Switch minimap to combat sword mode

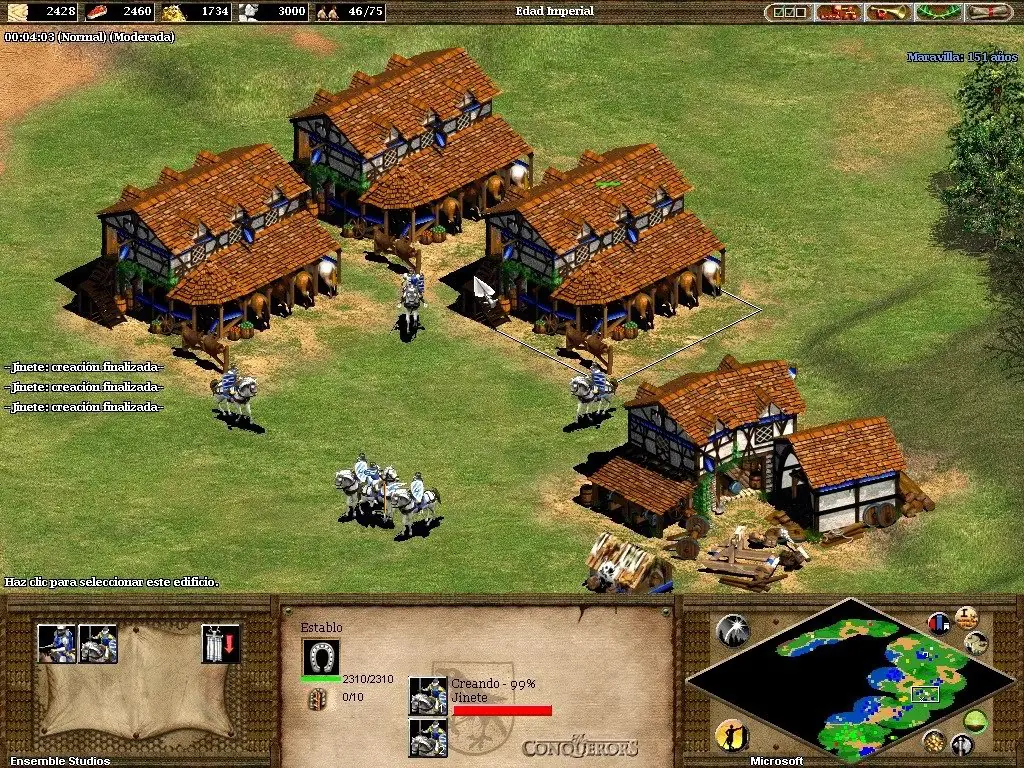(962, 745)
